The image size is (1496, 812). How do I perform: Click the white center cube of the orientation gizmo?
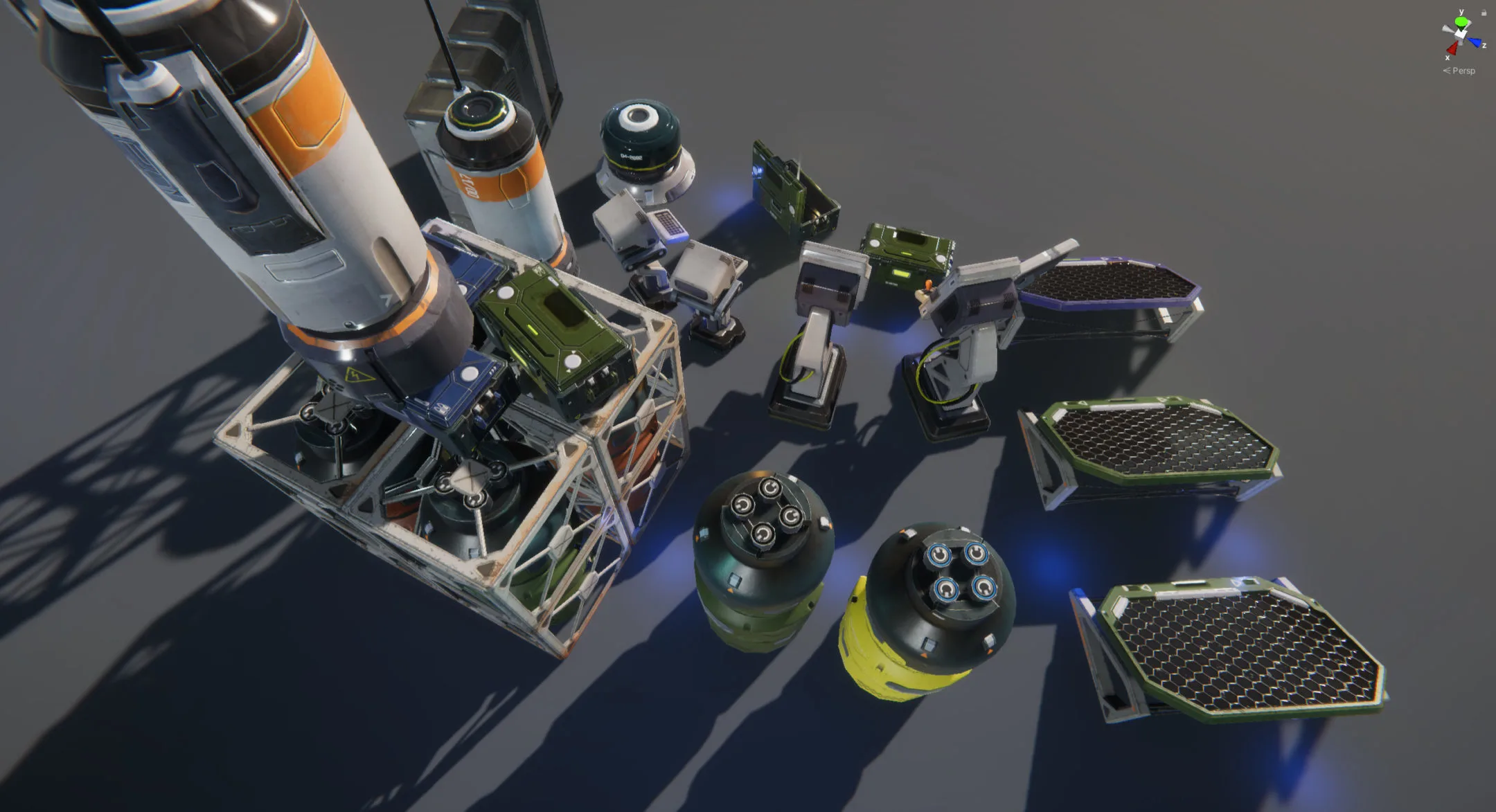[x=1461, y=34]
